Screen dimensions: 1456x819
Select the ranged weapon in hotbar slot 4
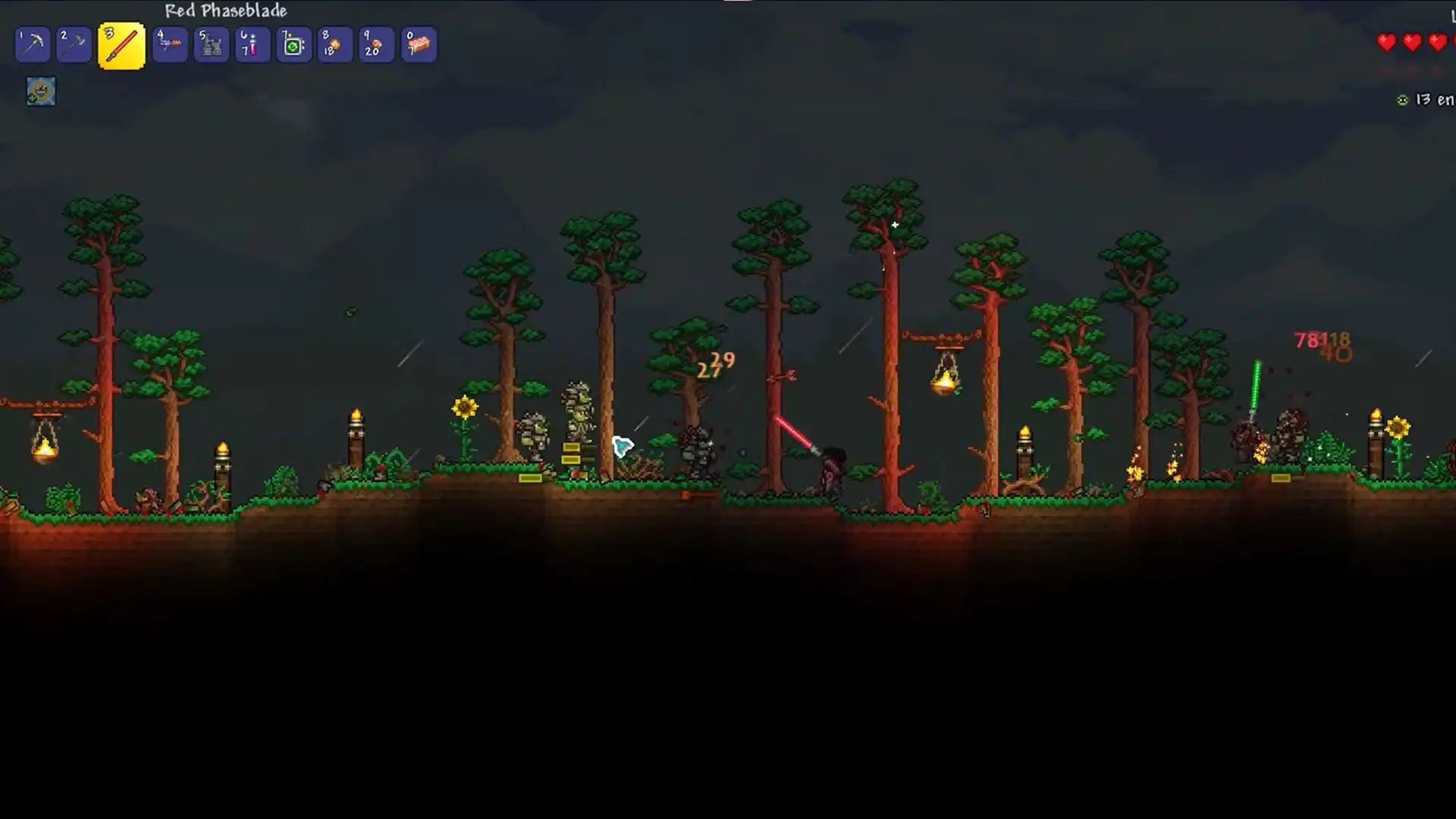[x=170, y=44]
